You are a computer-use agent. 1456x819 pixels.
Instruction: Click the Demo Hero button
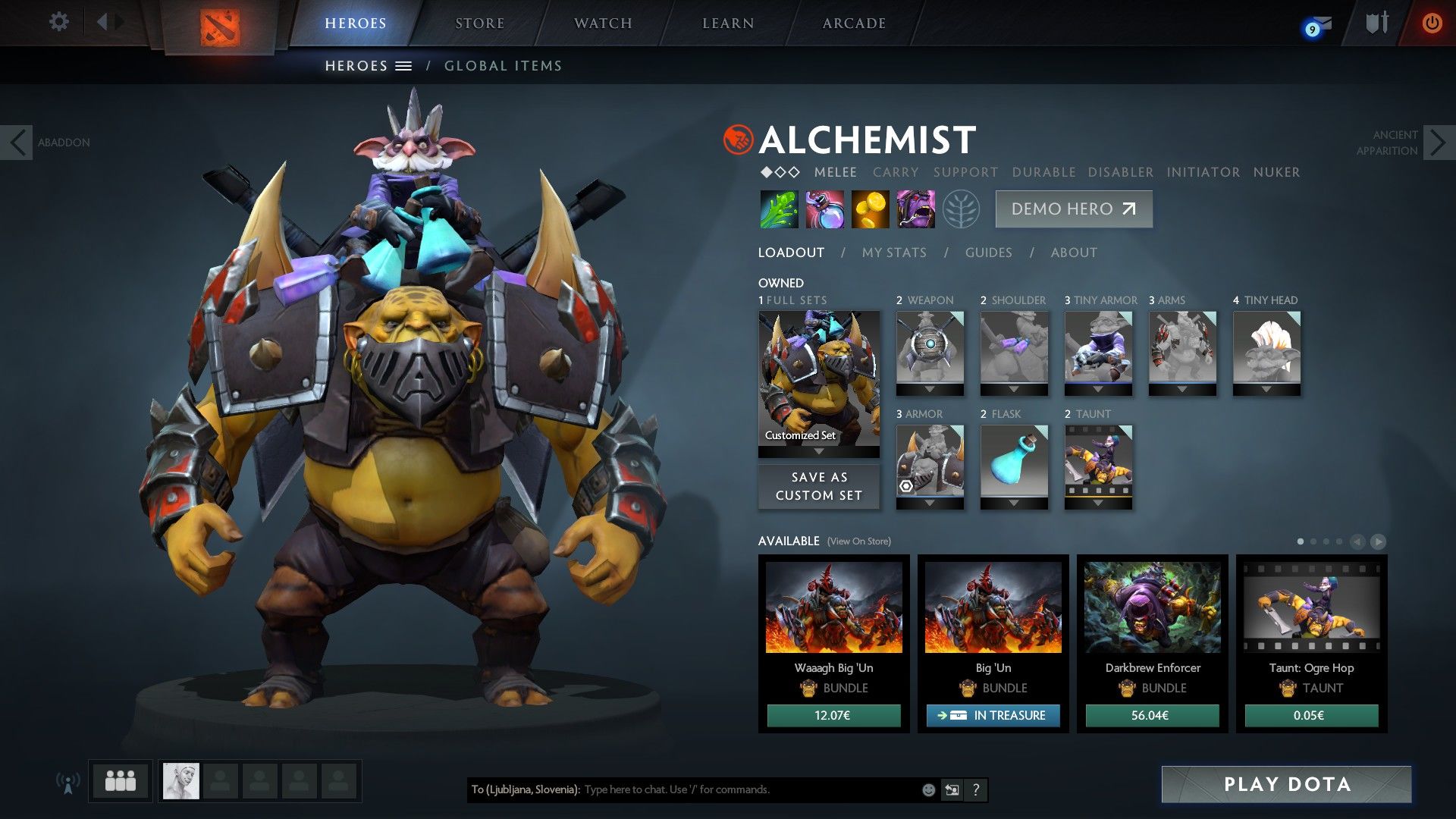pos(1073,209)
